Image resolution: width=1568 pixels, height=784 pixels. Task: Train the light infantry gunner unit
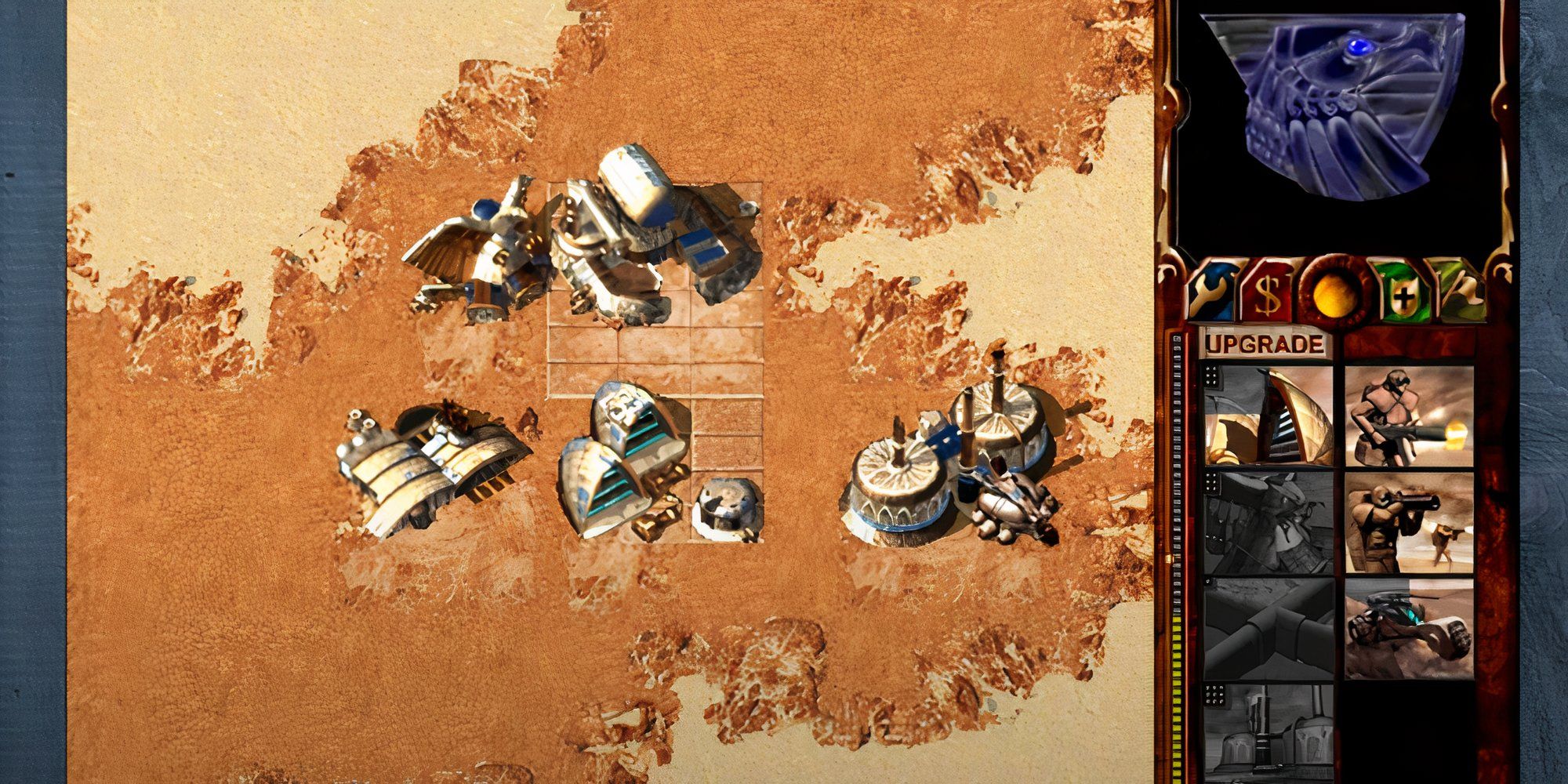click(1409, 416)
